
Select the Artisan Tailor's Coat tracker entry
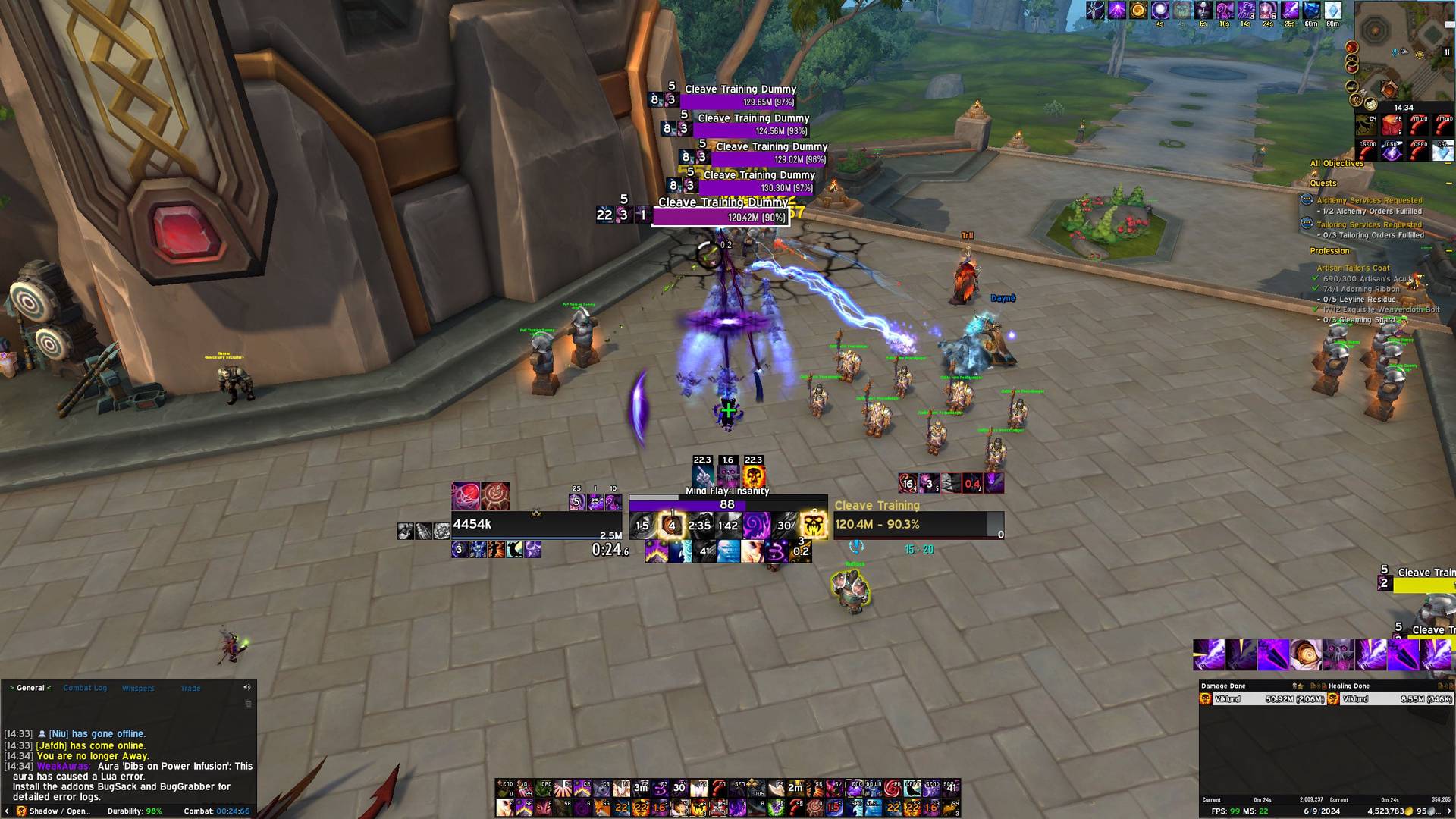pyautogui.click(x=1353, y=268)
